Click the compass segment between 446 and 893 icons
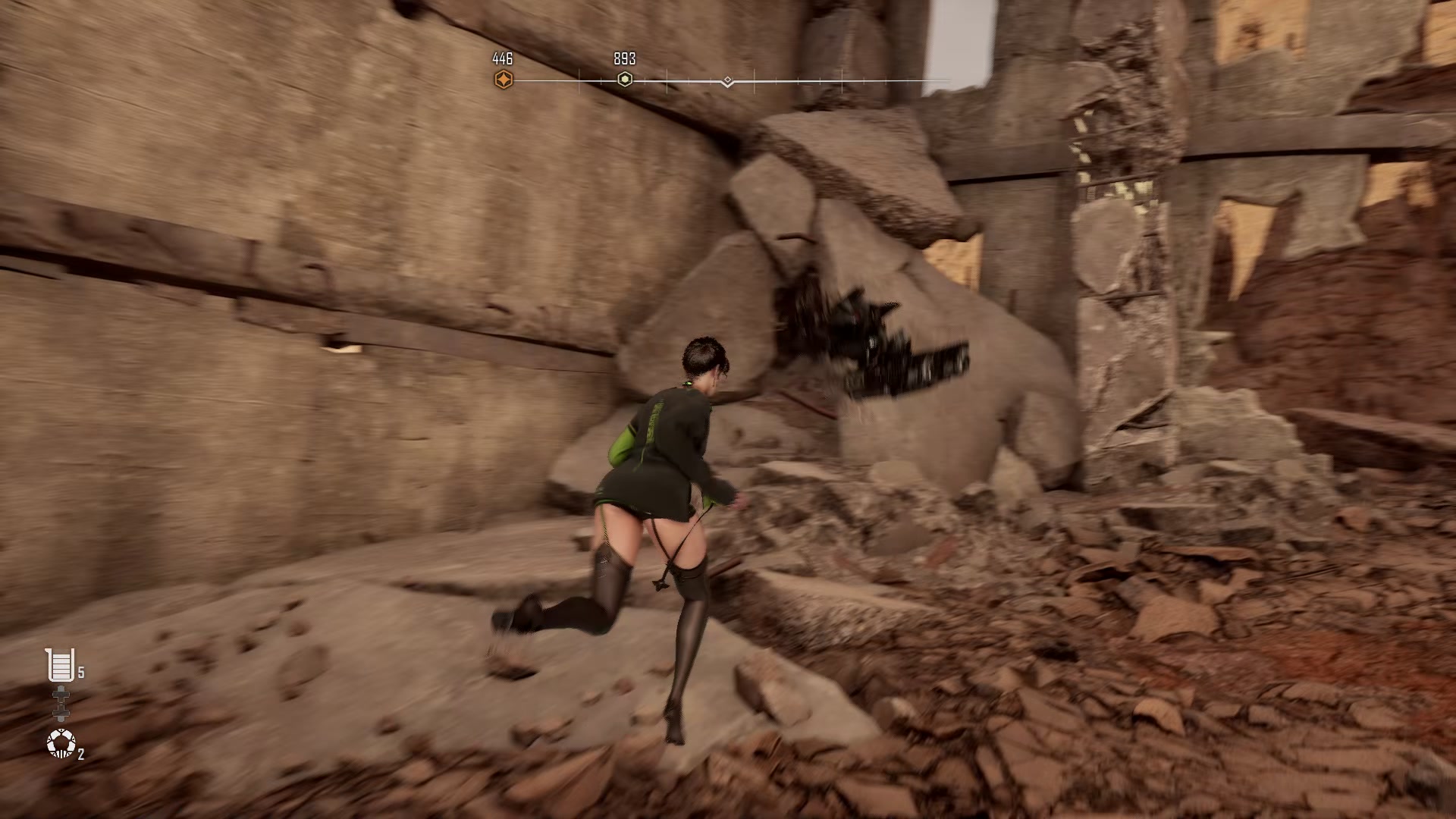This screenshot has height=819, width=1456. [x=565, y=78]
